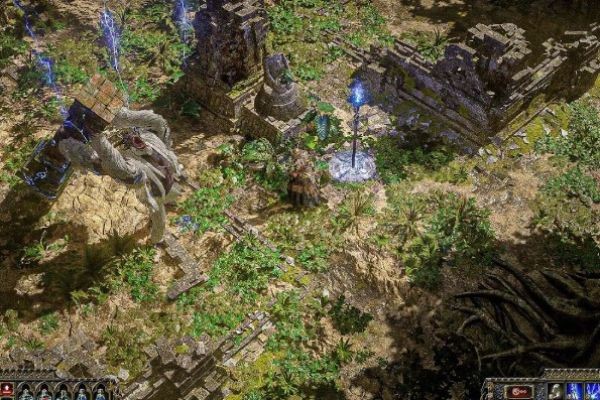The width and height of the screenshot is (600, 400).
Task: Activate the grey-white skill icon
Action: point(555,391)
